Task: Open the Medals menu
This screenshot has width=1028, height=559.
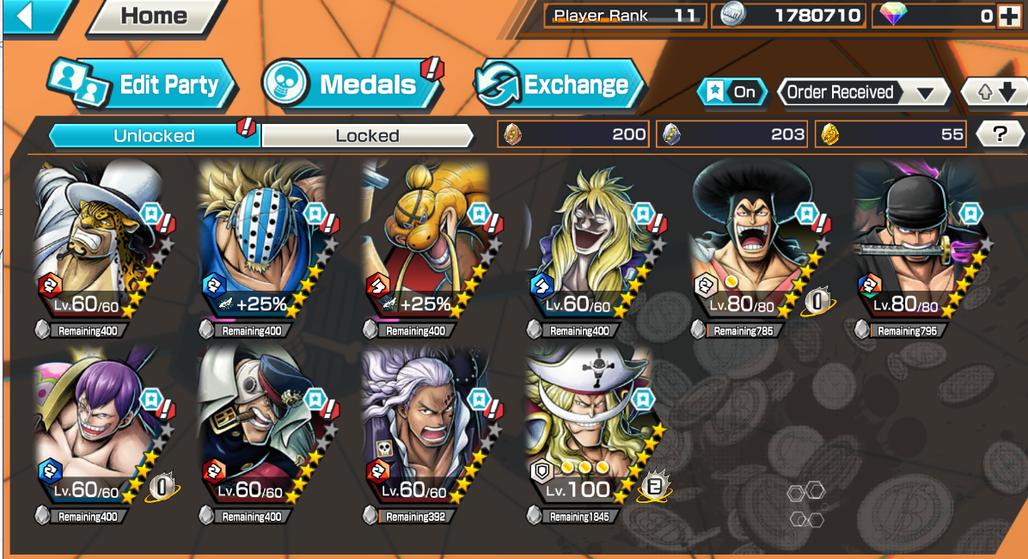Action: click(x=352, y=85)
